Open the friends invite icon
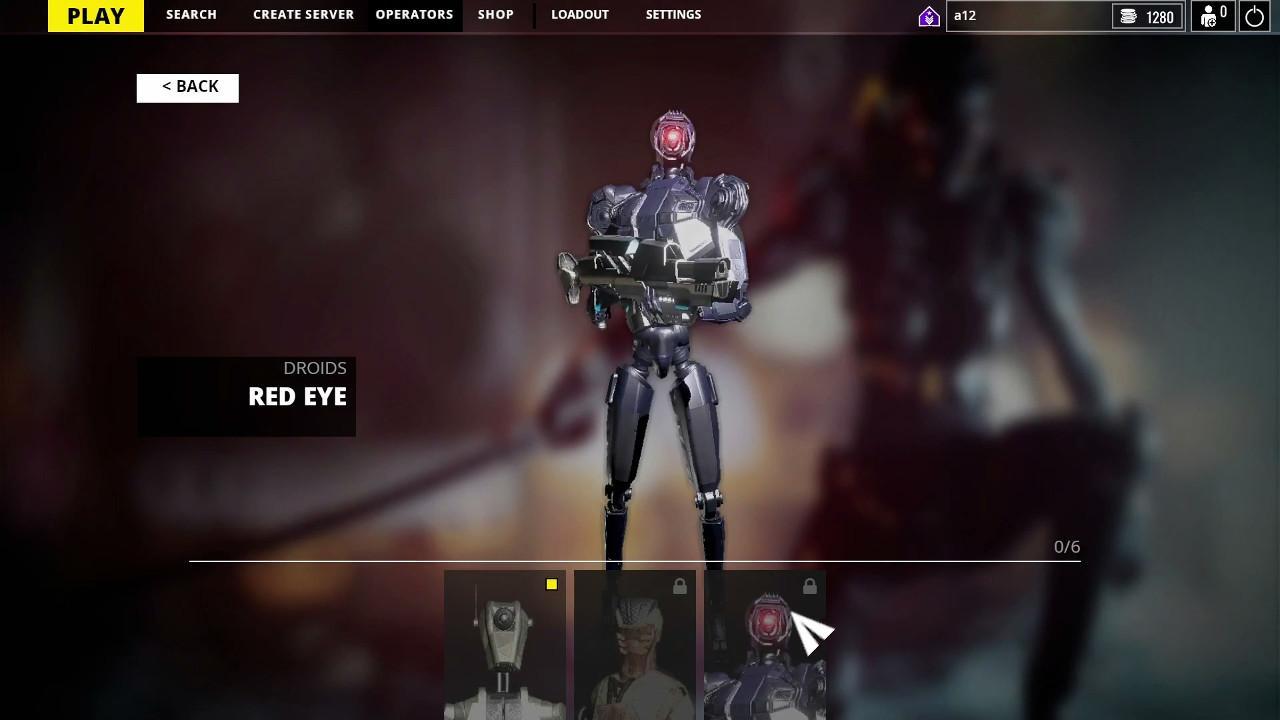 pyautogui.click(x=1213, y=16)
